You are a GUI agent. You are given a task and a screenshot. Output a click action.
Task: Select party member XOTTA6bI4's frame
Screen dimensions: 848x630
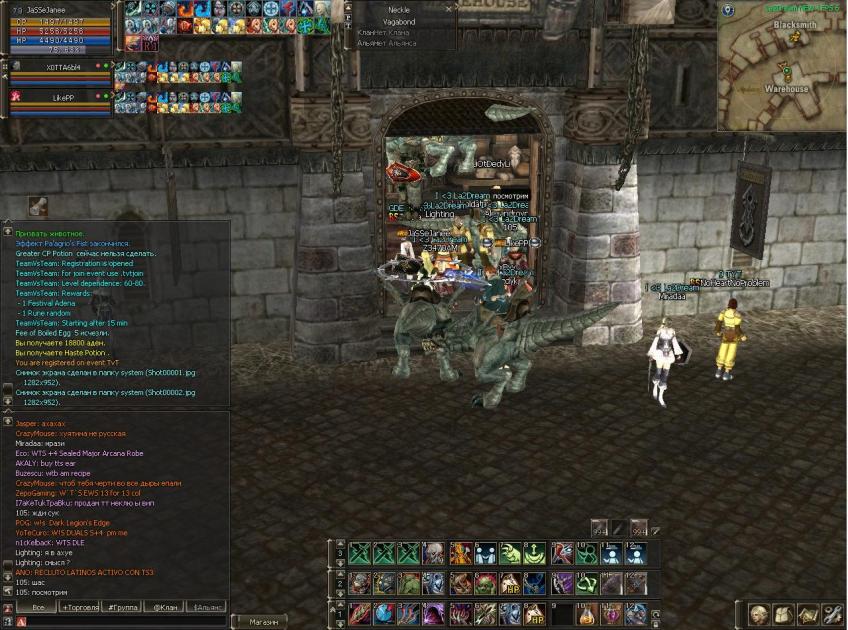(58, 72)
